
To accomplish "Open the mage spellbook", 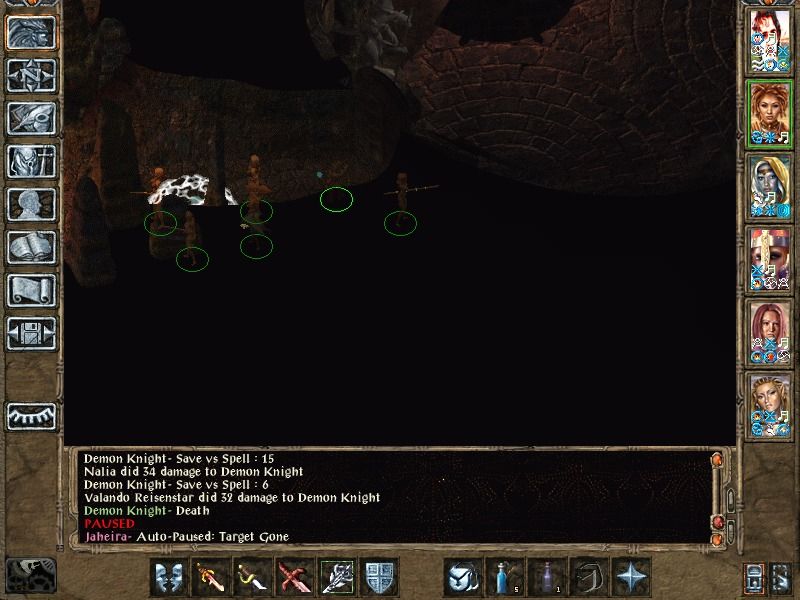I will click(31, 247).
